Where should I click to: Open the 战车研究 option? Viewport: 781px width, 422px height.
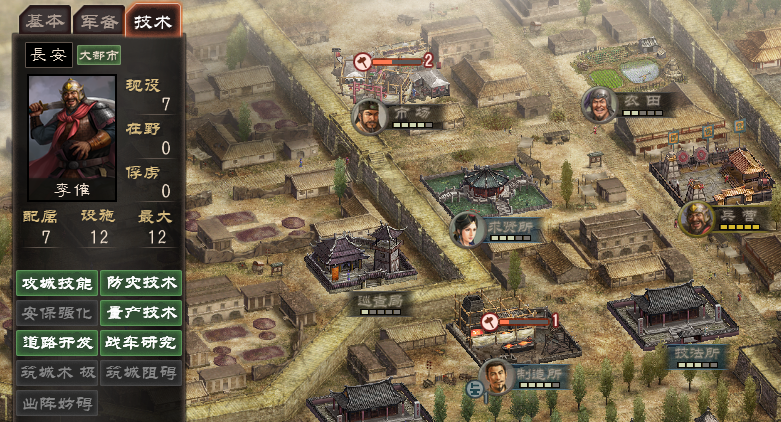(x=141, y=342)
